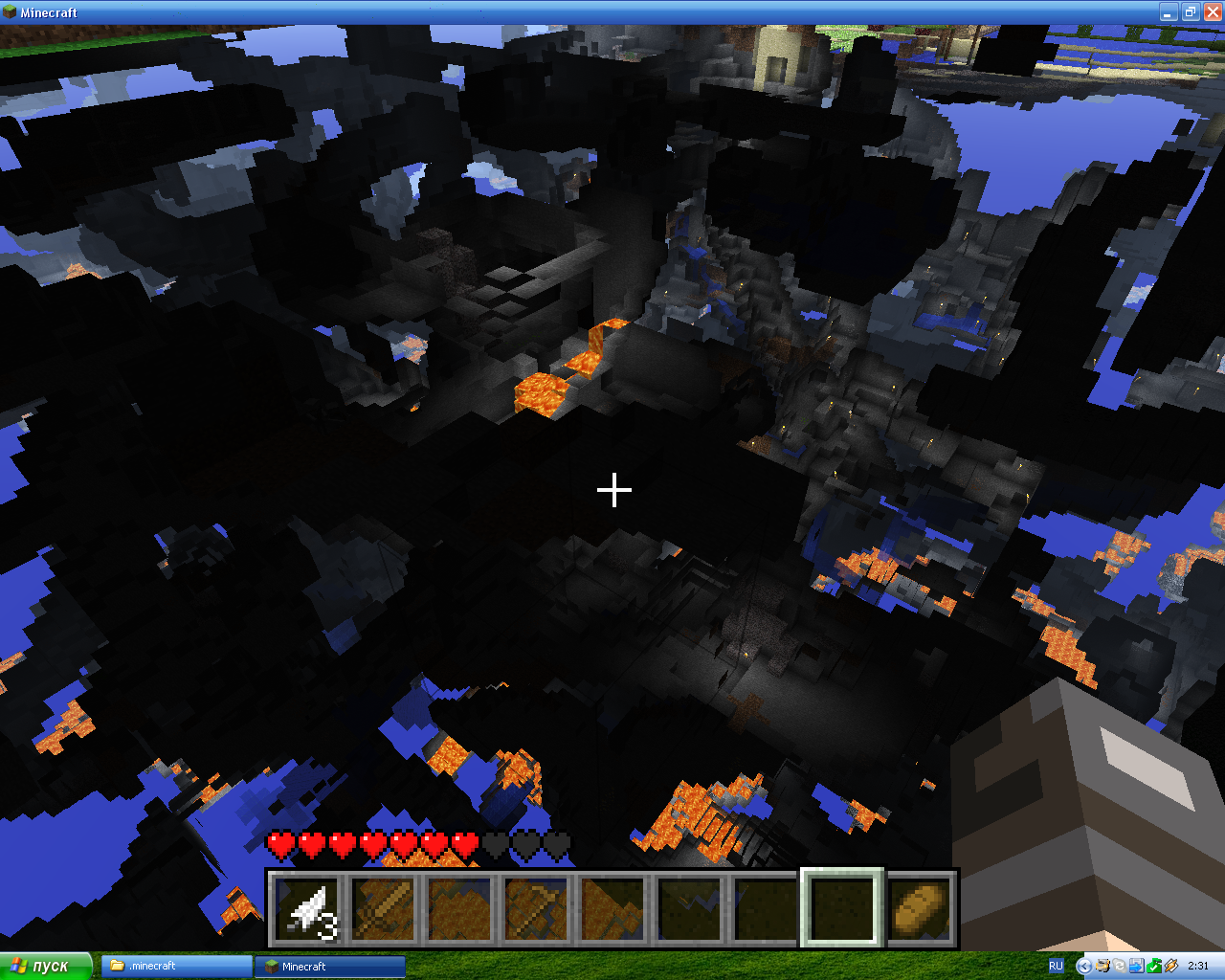Screen dimensions: 1225x980
Task: Select the wooden pickaxe hotbar slot
Action: 536,908
